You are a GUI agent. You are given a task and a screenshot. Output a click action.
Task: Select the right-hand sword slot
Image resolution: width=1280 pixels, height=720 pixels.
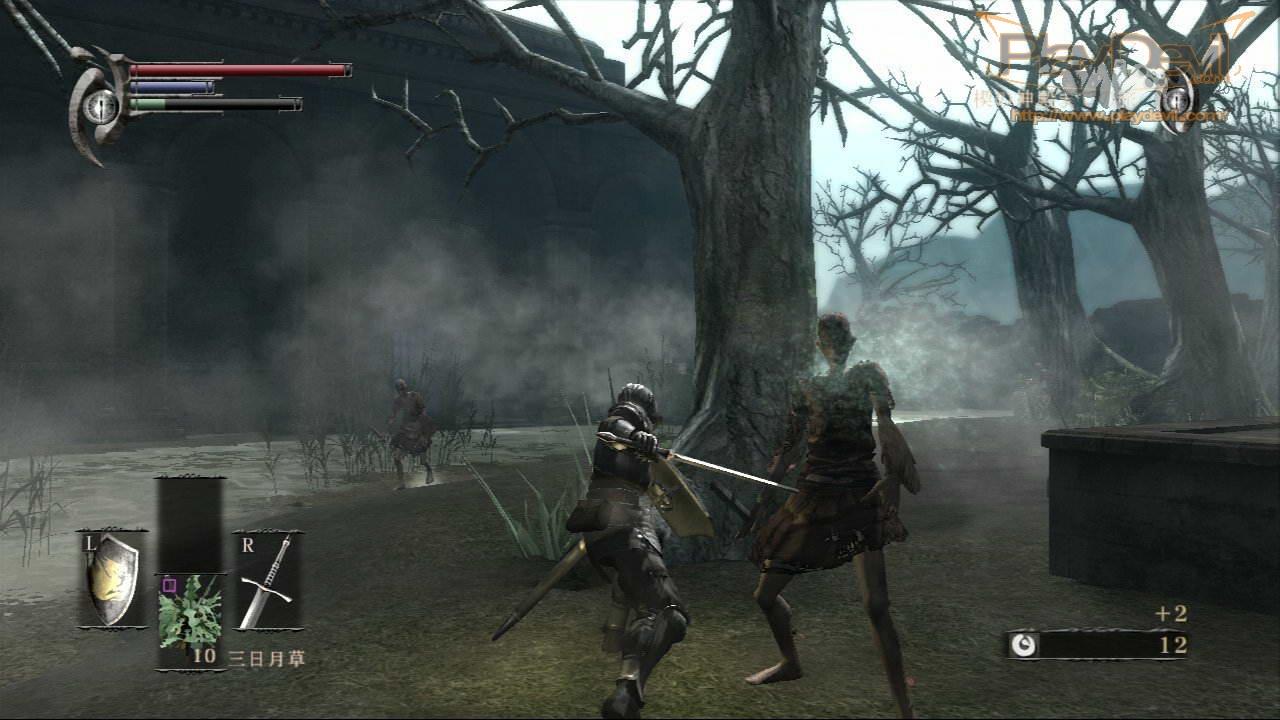point(268,580)
